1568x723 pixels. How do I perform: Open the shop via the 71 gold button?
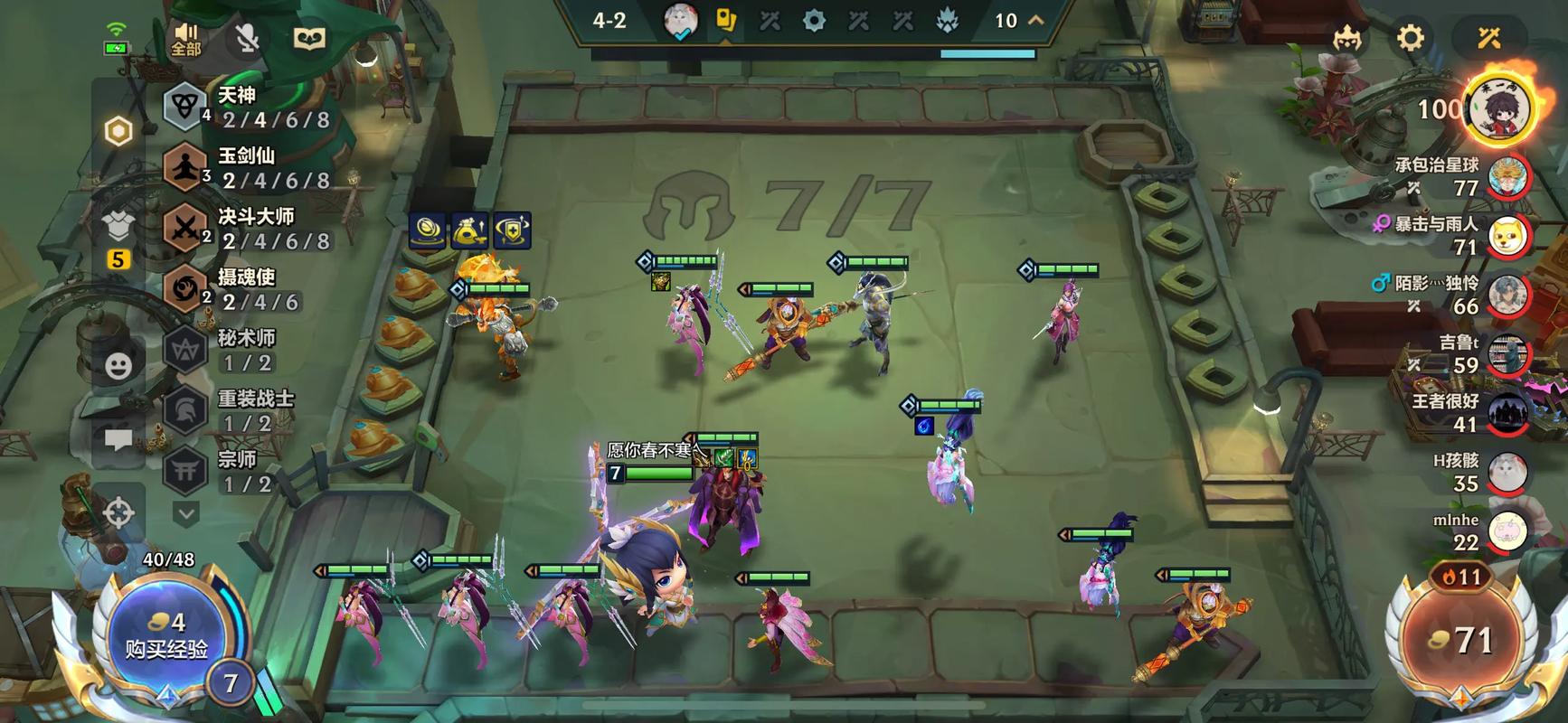[x=1460, y=640]
